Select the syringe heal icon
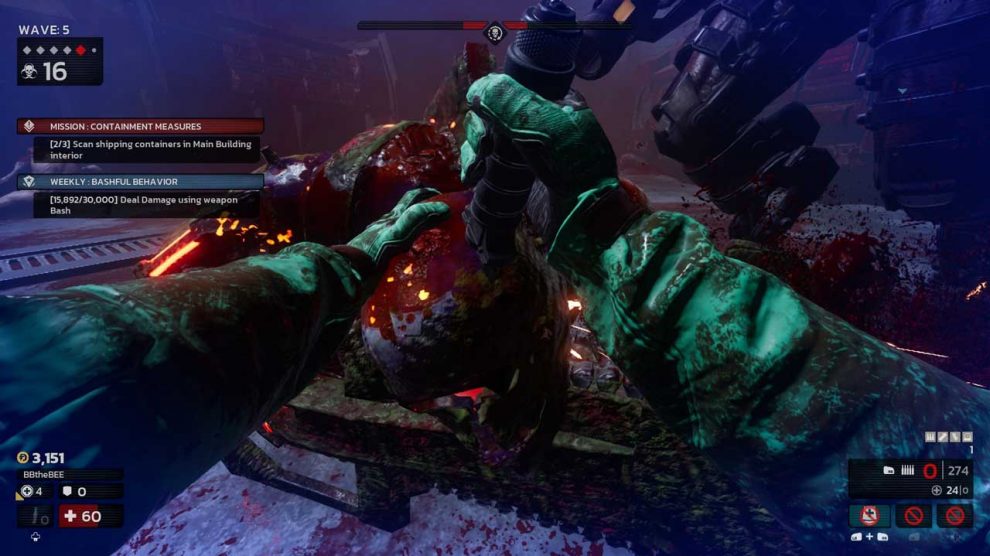Screen dimensions: 990x556 [36, 516]
